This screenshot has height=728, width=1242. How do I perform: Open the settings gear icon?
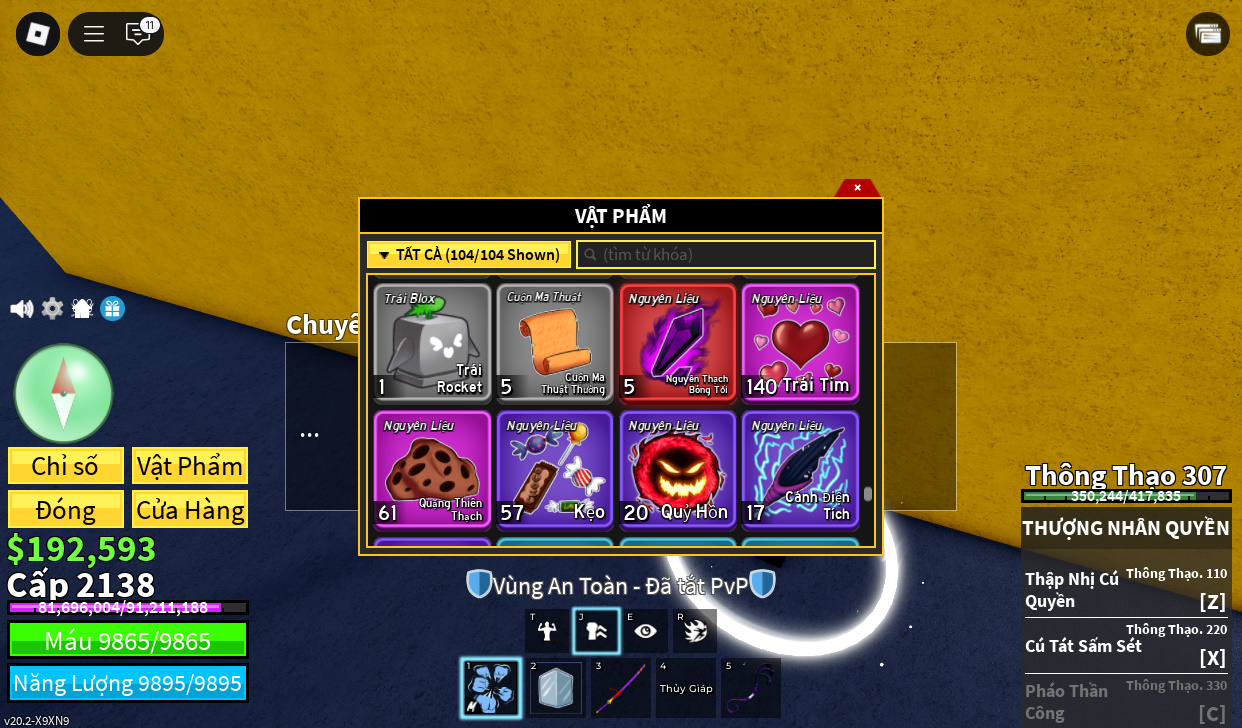pos(52,309)
